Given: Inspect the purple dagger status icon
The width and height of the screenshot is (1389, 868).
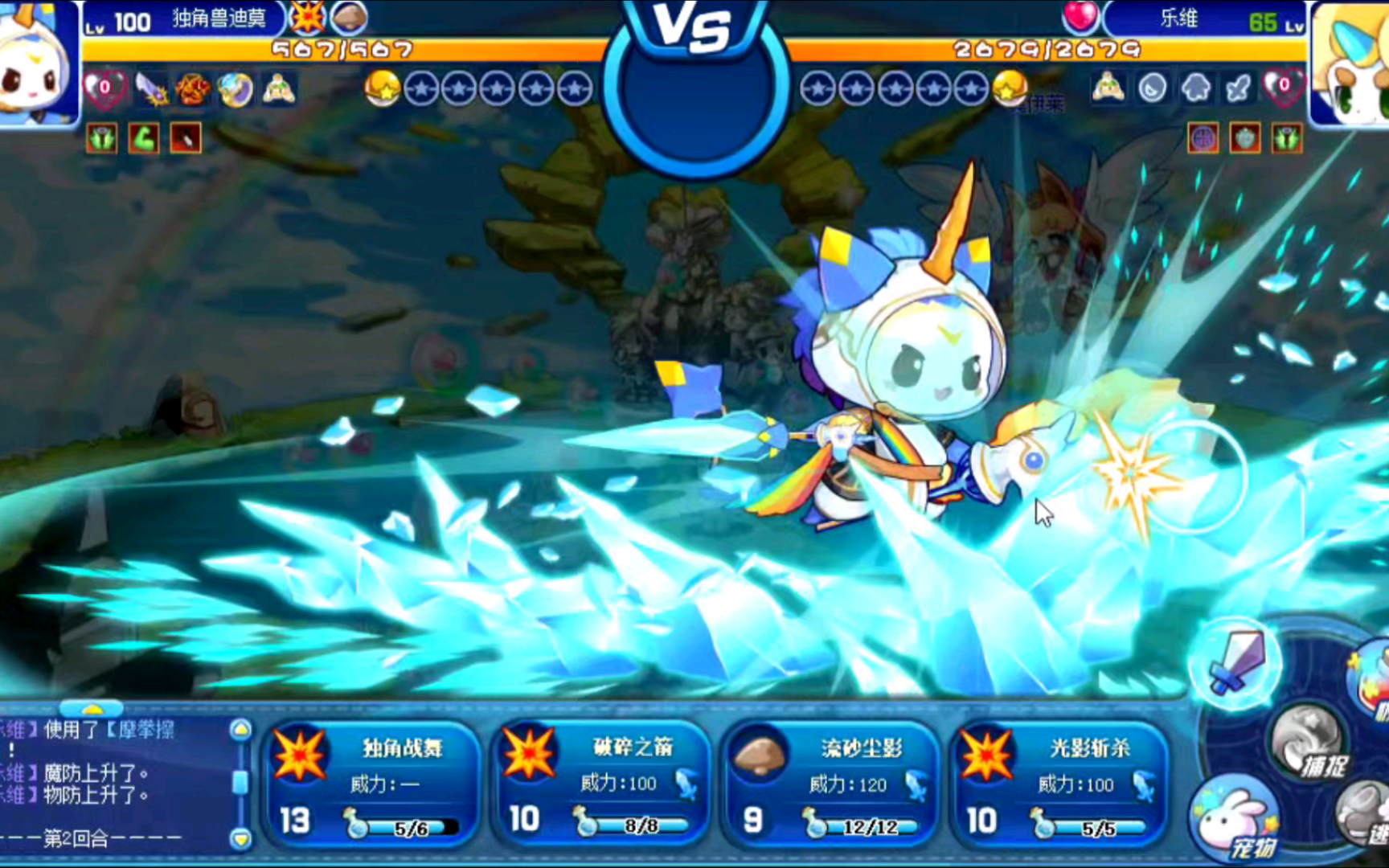Looking at the screenshot, I should 151,89.
